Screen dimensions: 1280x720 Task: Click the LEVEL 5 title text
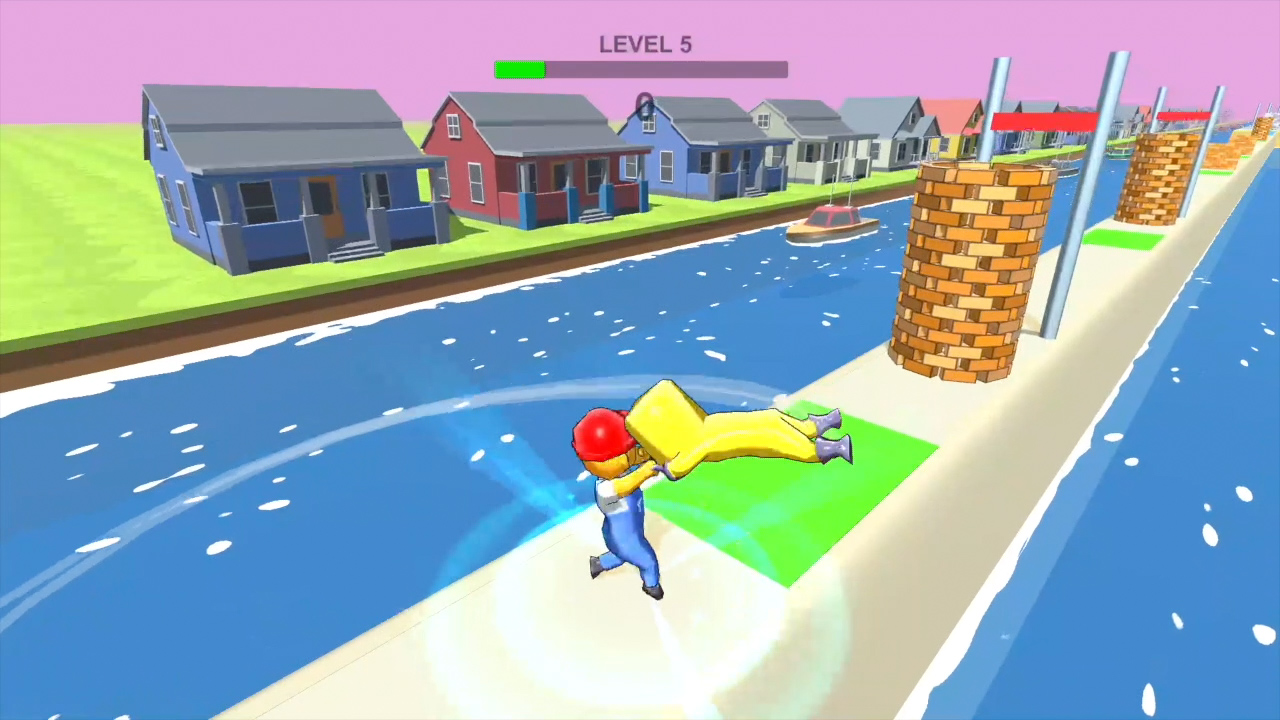click(x=644, y=44)
